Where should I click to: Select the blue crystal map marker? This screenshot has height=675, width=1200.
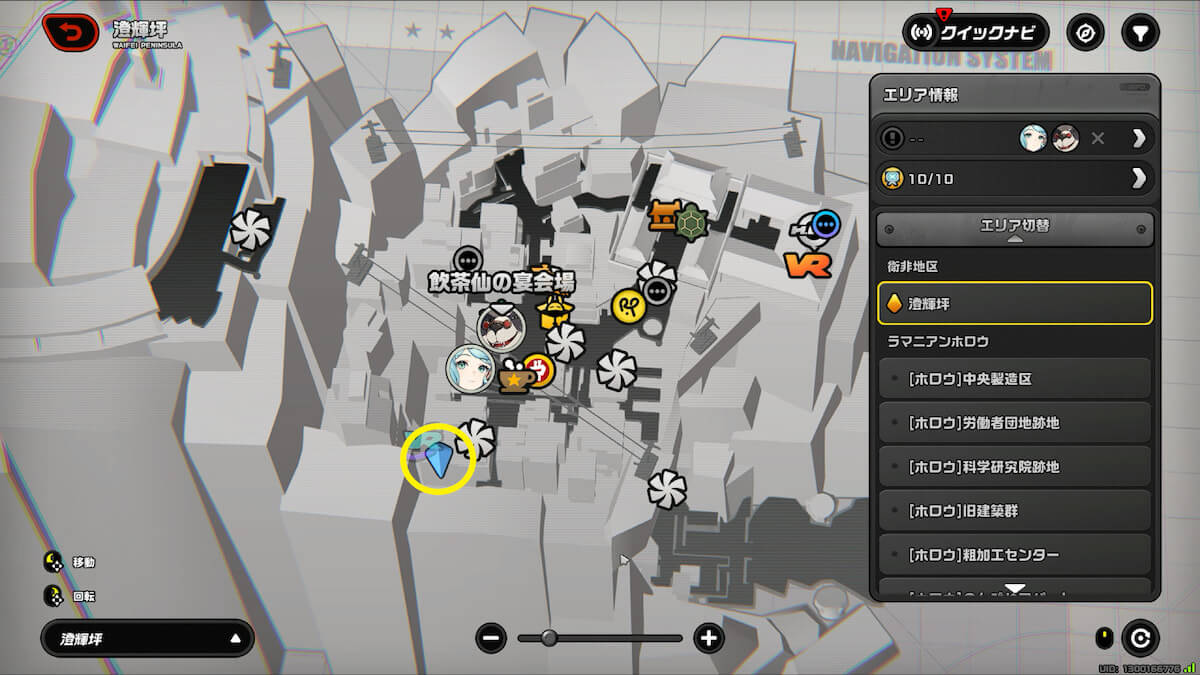(437, 459)
